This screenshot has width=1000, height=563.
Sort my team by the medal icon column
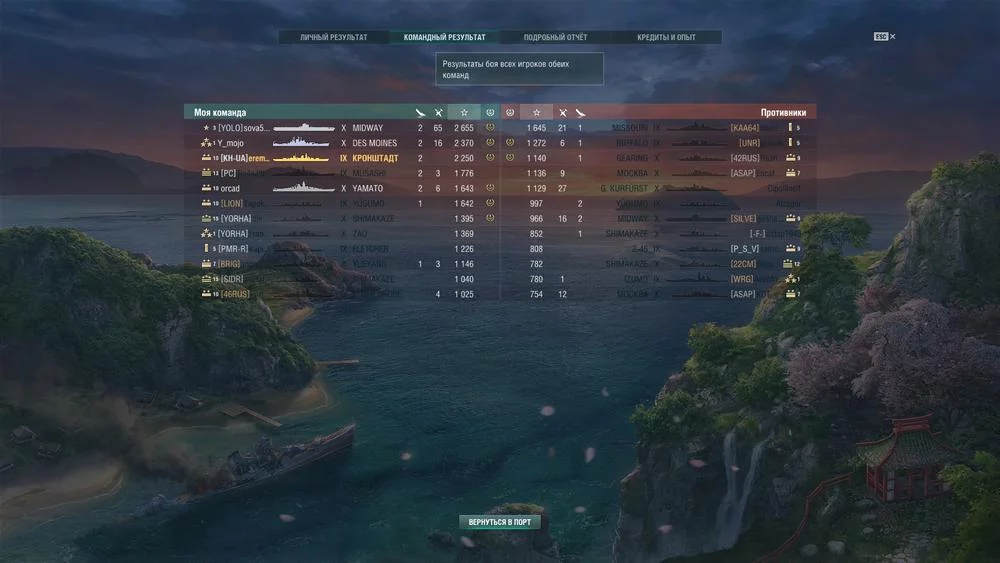[490, 113]
